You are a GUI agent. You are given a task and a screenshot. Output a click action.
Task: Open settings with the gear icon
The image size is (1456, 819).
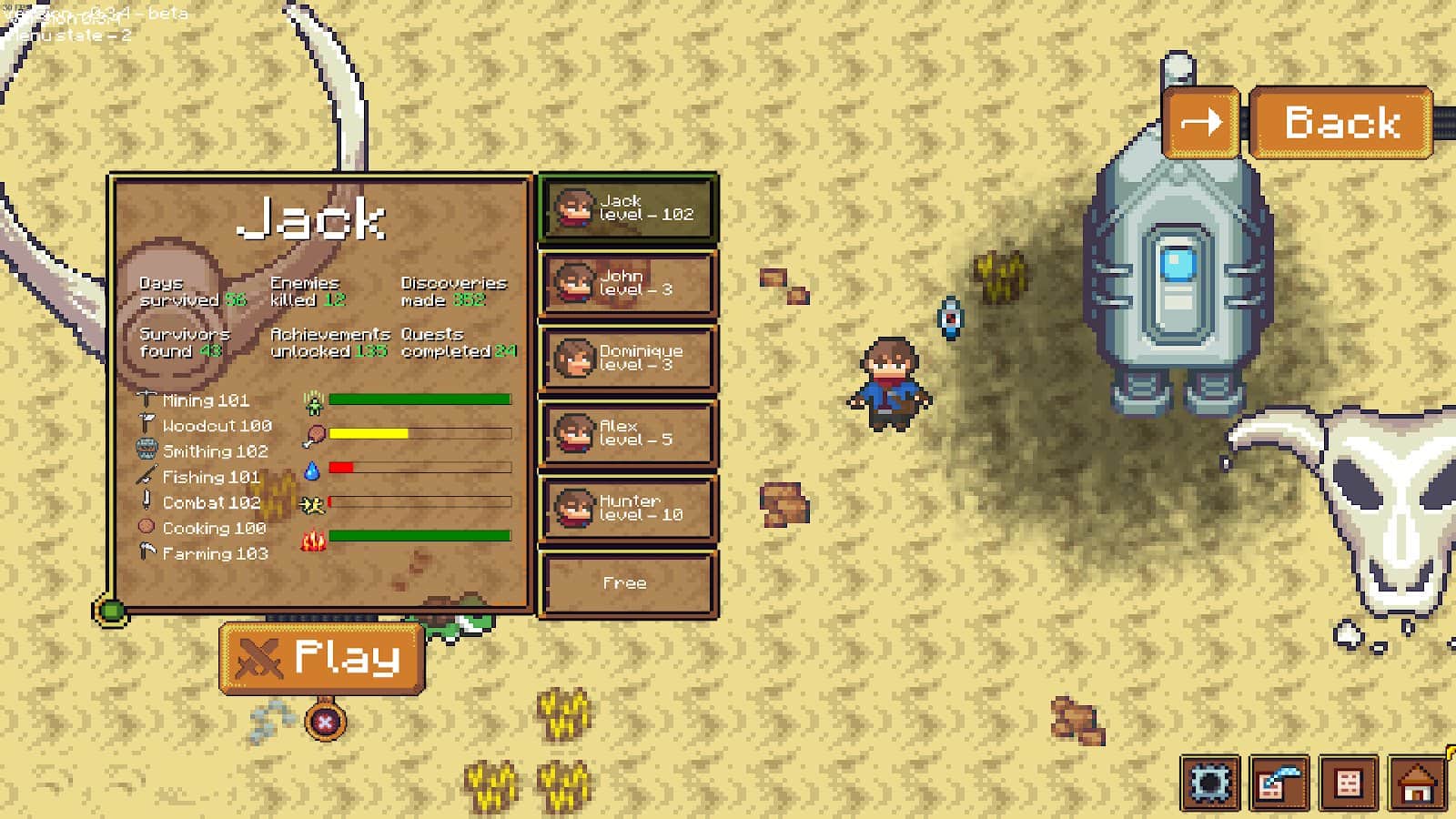[x=1210, y=783]
